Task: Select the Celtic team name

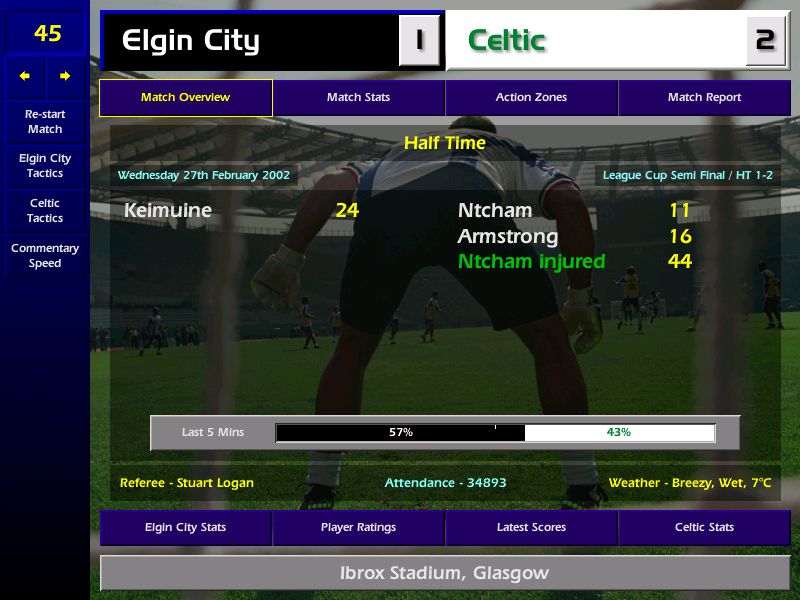Action: [x=507, y=41]
